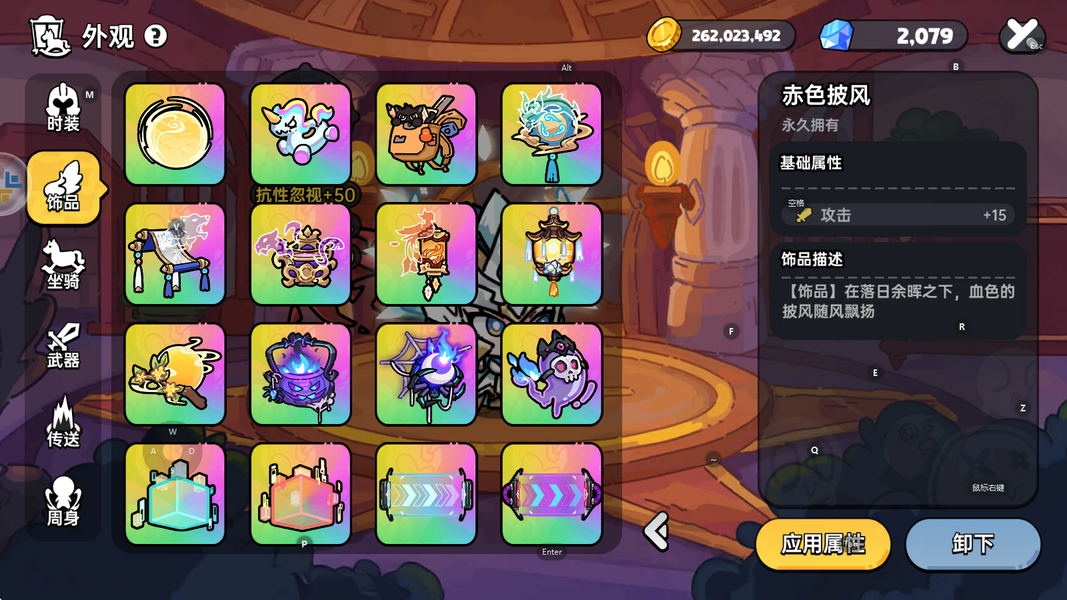Select the golden halo ring accessory

[x=175, y=134]
